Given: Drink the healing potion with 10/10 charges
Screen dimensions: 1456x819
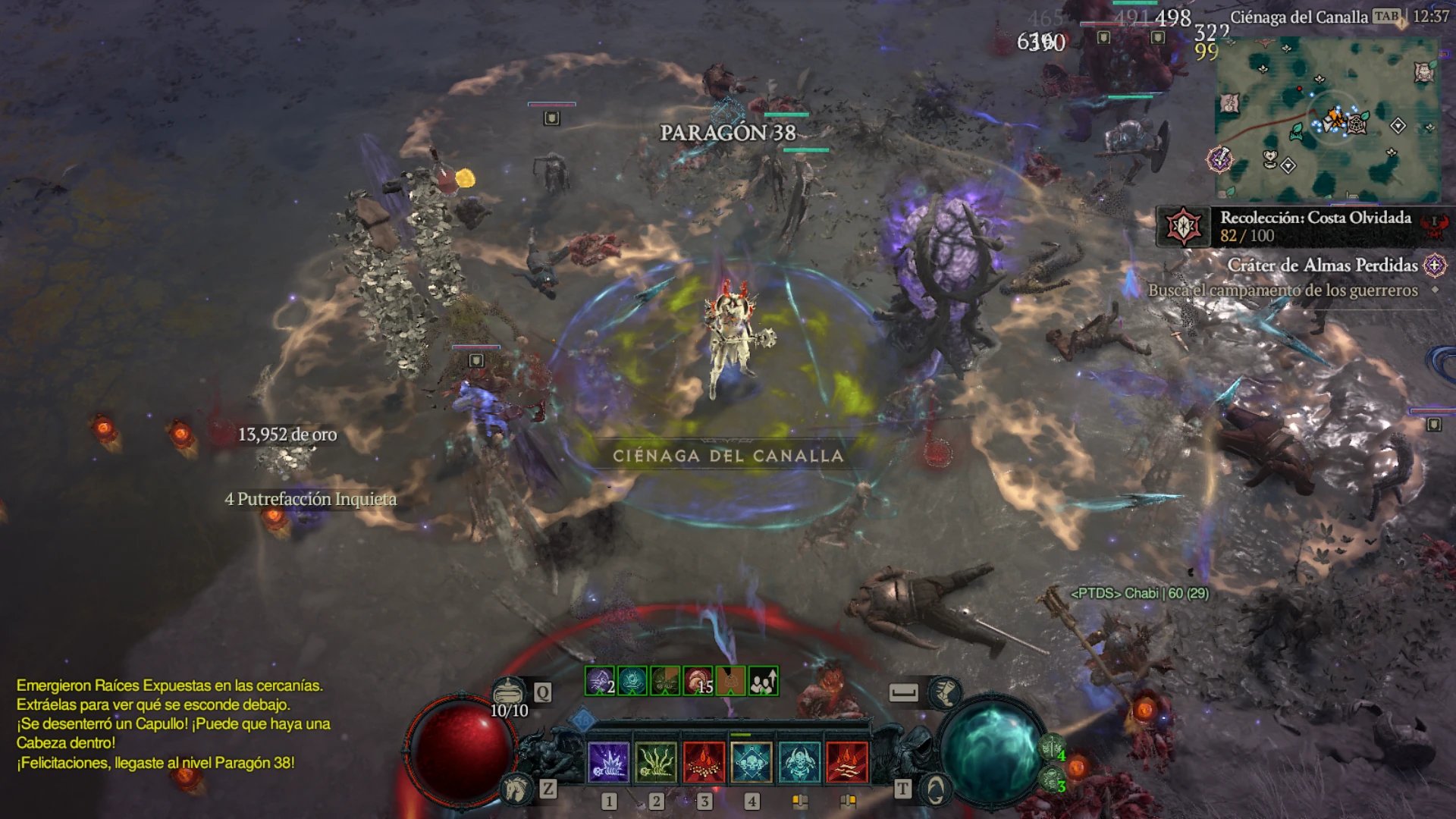Looking at the screenshot, I should coord(509,692).
